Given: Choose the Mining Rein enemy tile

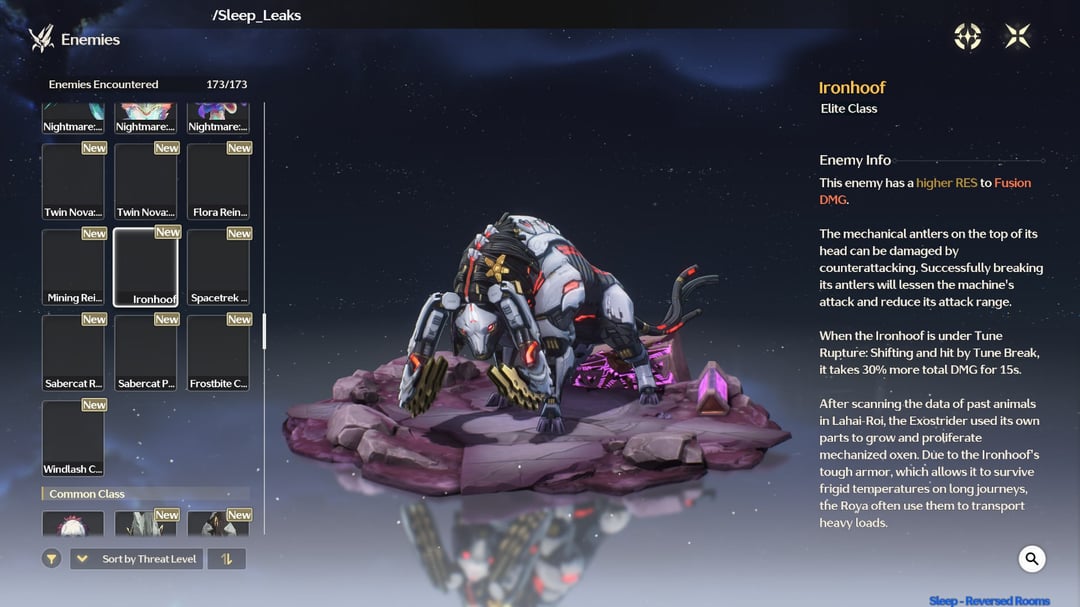Looking at the screenshot, I should pos(73,267).
